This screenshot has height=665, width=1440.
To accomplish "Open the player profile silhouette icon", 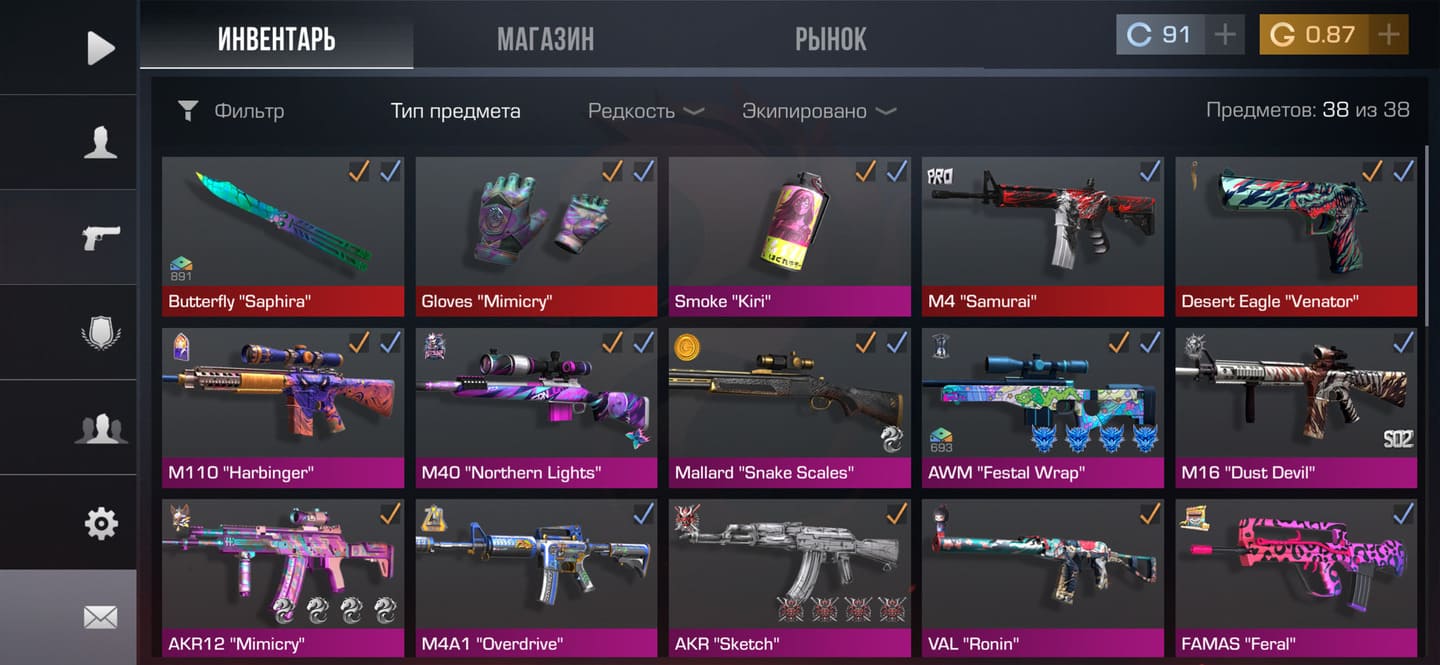I will pos(100,143).
